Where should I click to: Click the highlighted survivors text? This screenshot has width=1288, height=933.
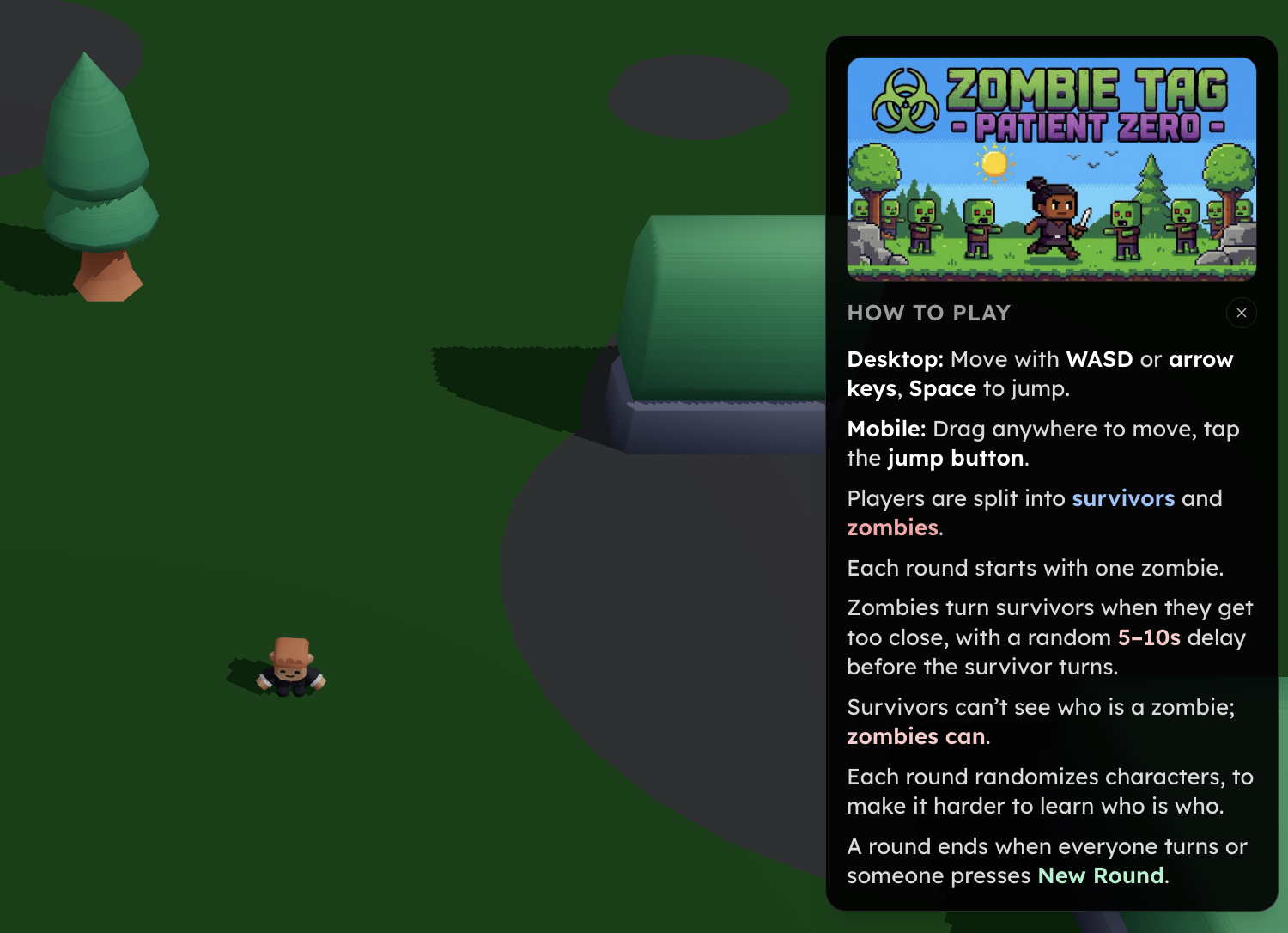pos(1123,498)
